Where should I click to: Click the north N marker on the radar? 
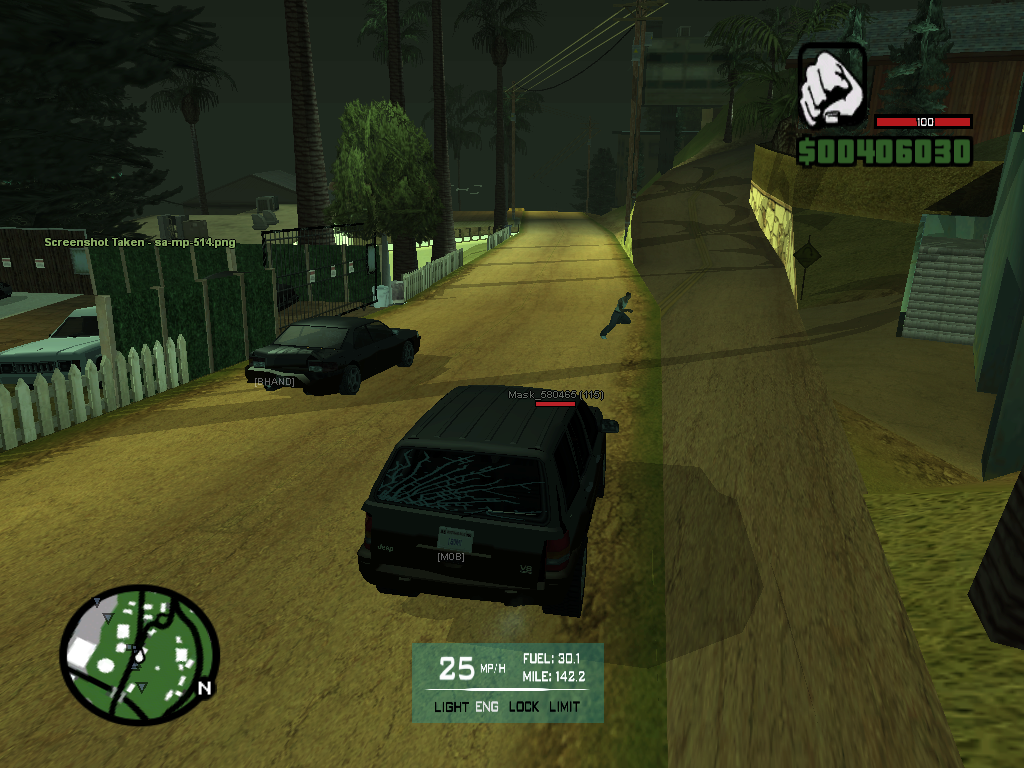[204, 688]
